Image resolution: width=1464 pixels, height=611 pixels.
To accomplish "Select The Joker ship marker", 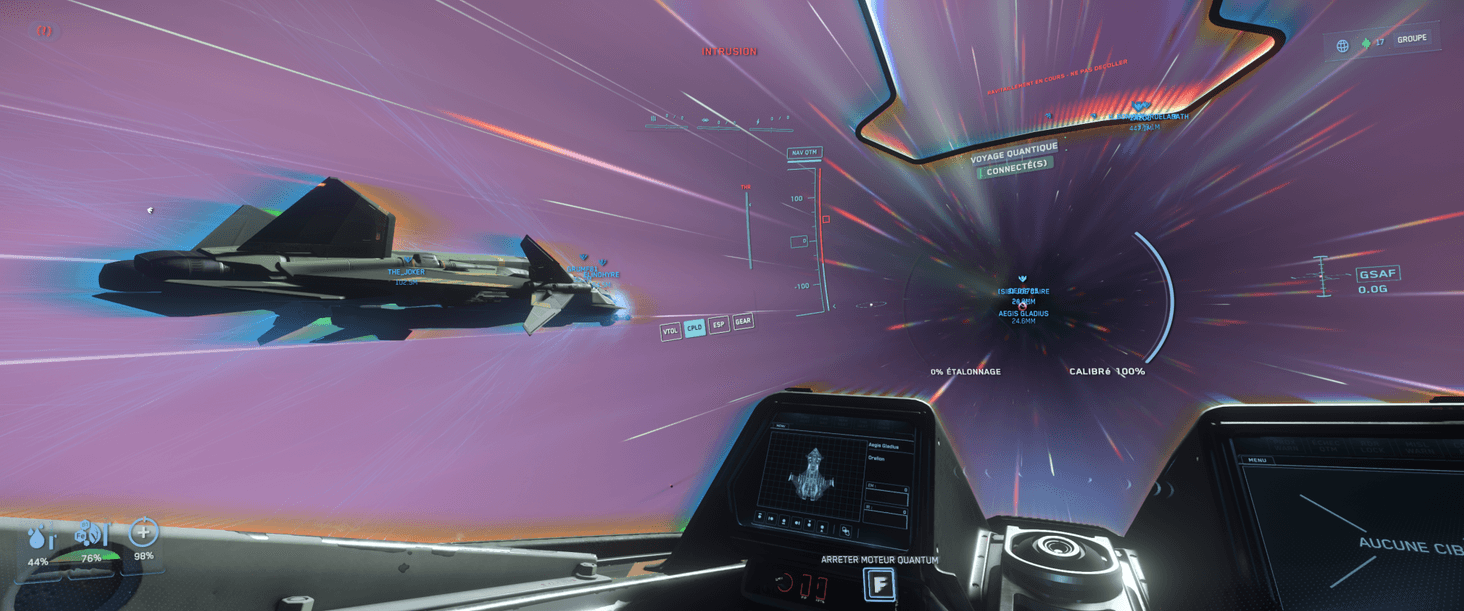I will point(406,272).
